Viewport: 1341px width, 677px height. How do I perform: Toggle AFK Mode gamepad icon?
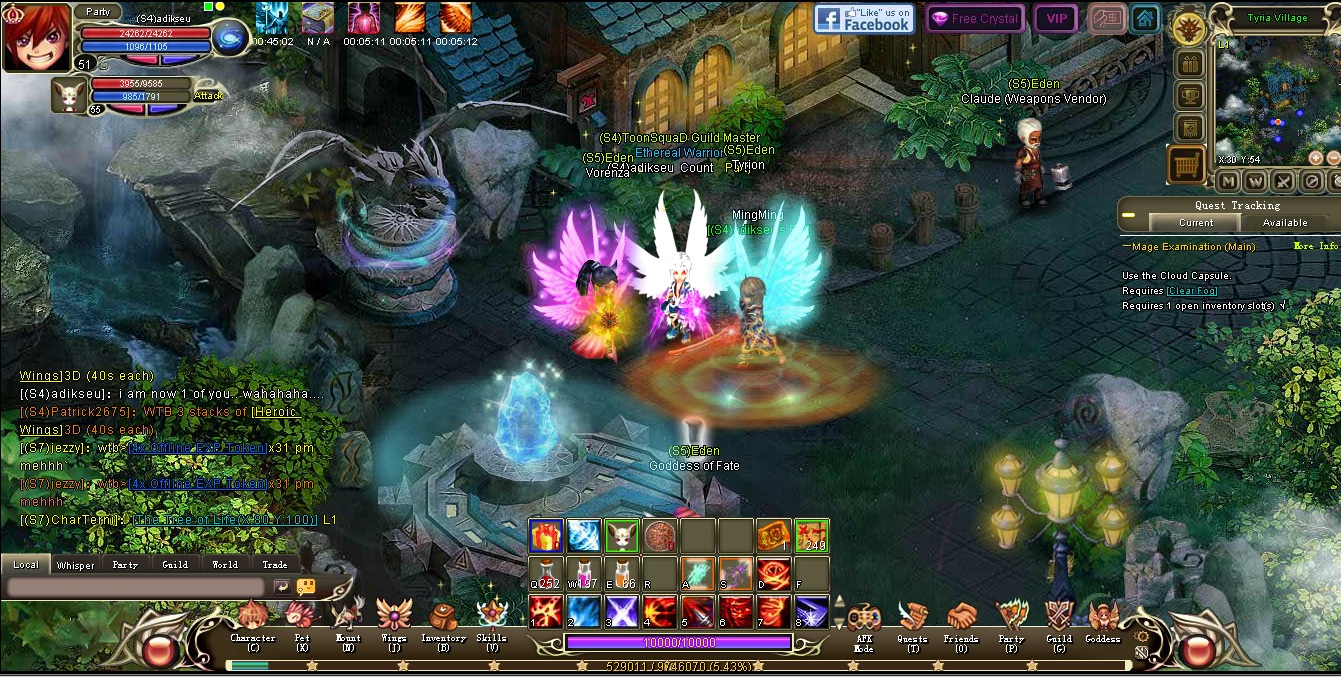click(863, 619)
